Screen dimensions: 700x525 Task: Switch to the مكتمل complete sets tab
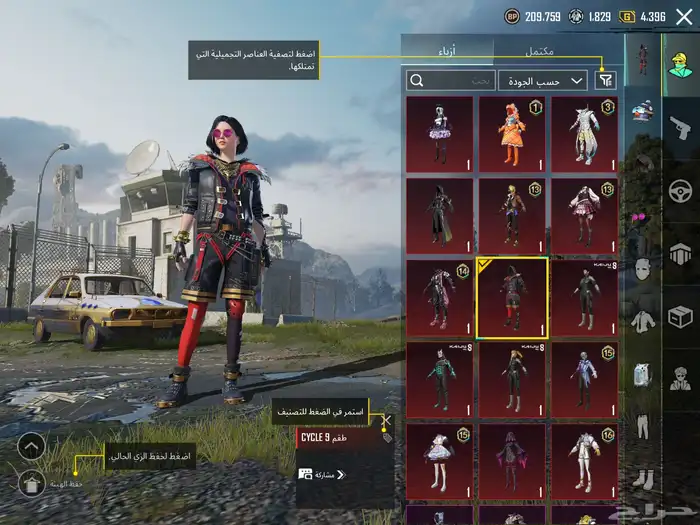[540, 50]
